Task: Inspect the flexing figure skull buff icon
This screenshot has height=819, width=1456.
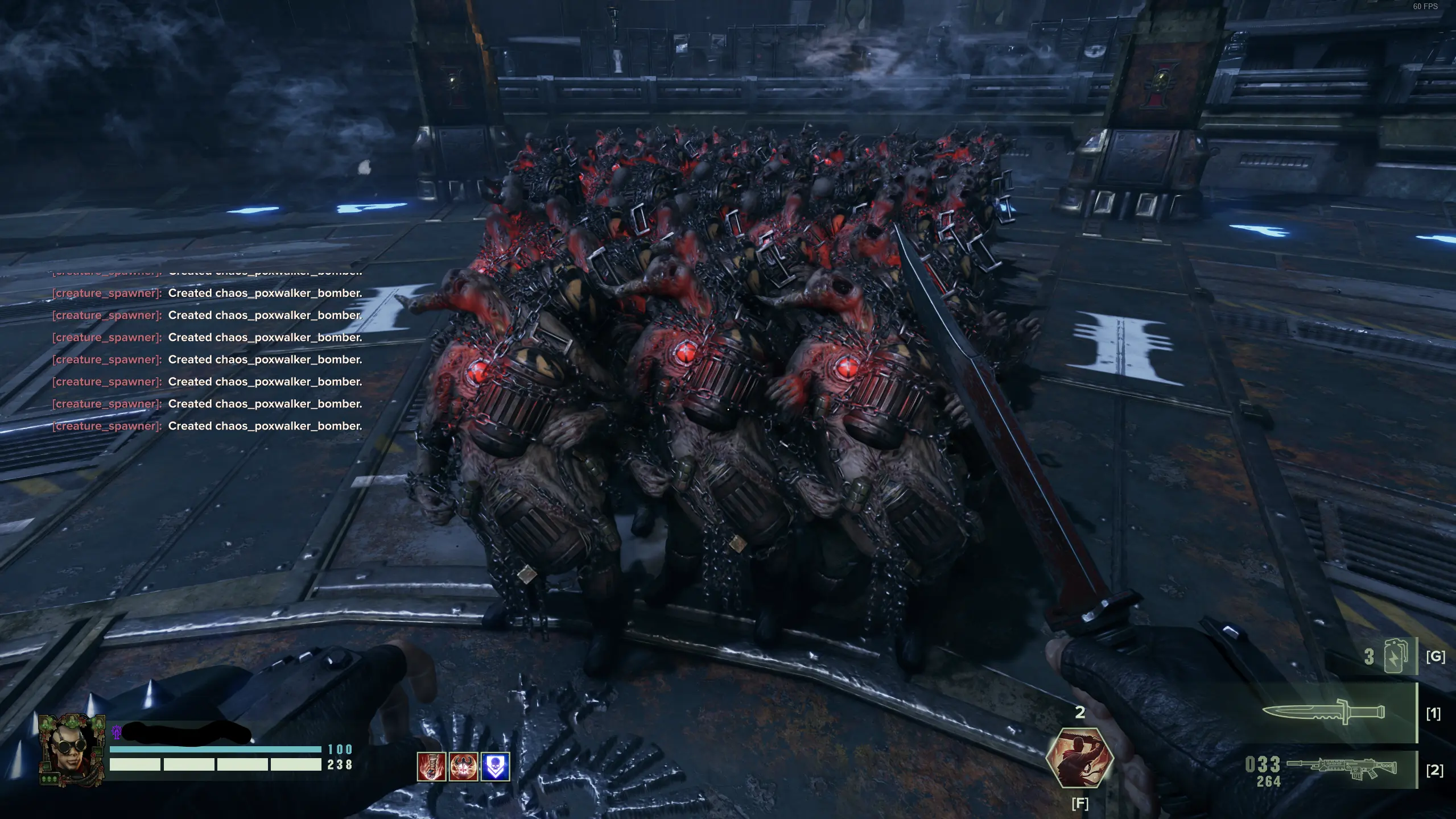Action: (x=463, y=767)
